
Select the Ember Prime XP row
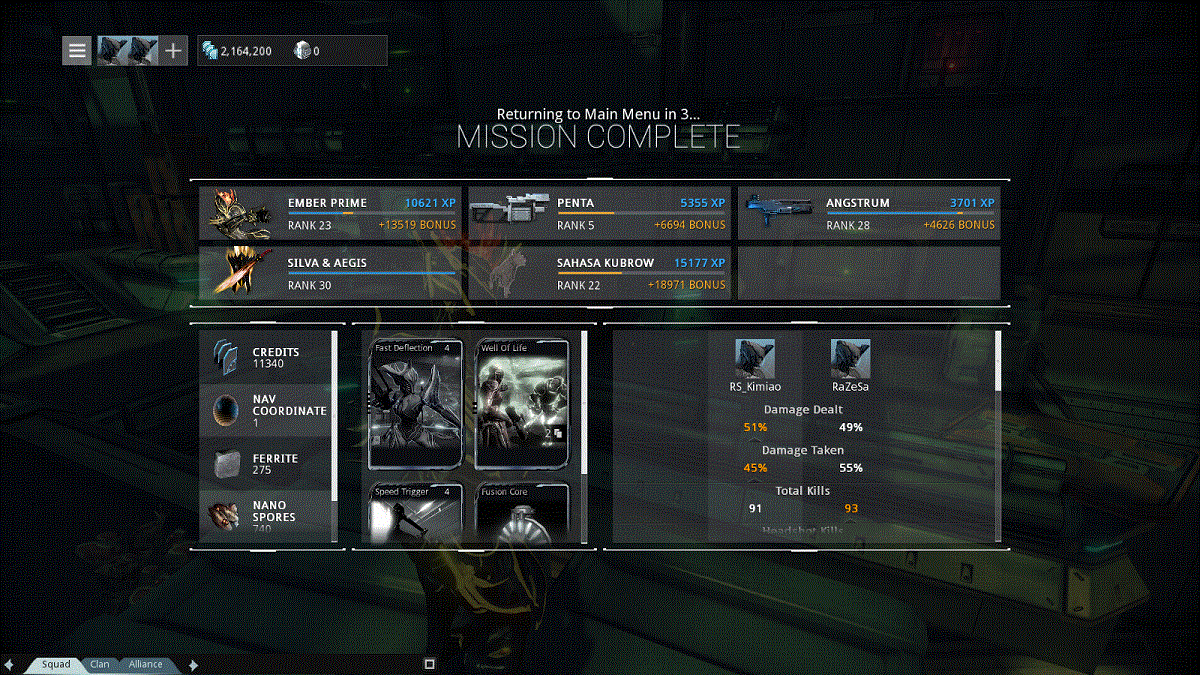pos(329,213)
